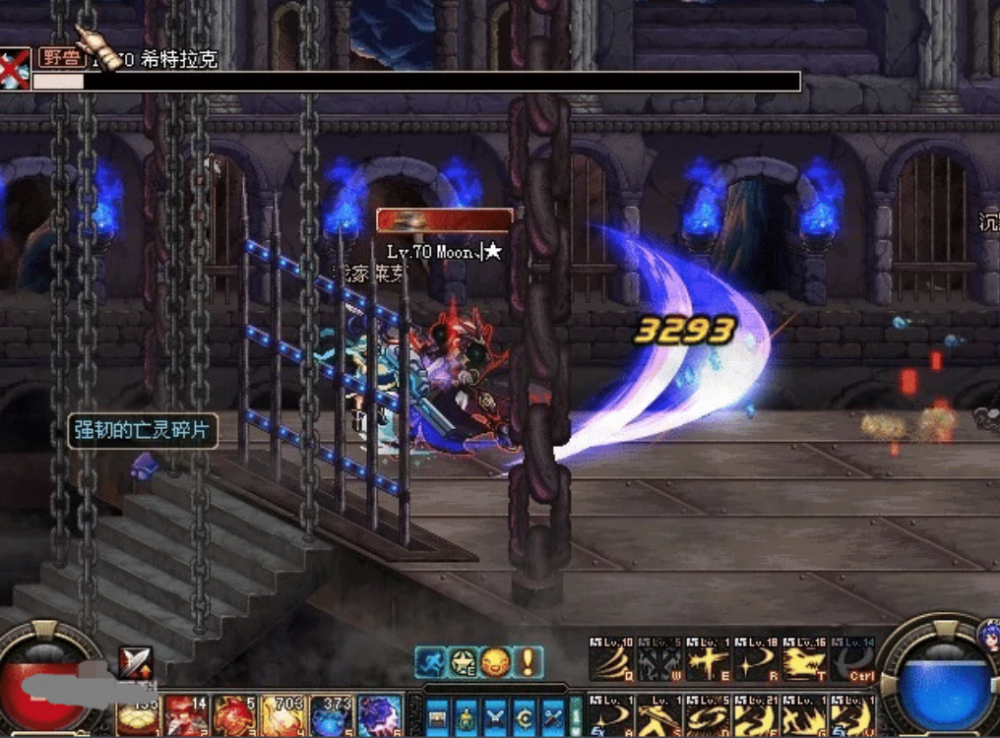Activate the wolf head skill on T
Image resolution: width=1000 pixels, height=738 pixels.
(x=805, y=659)
